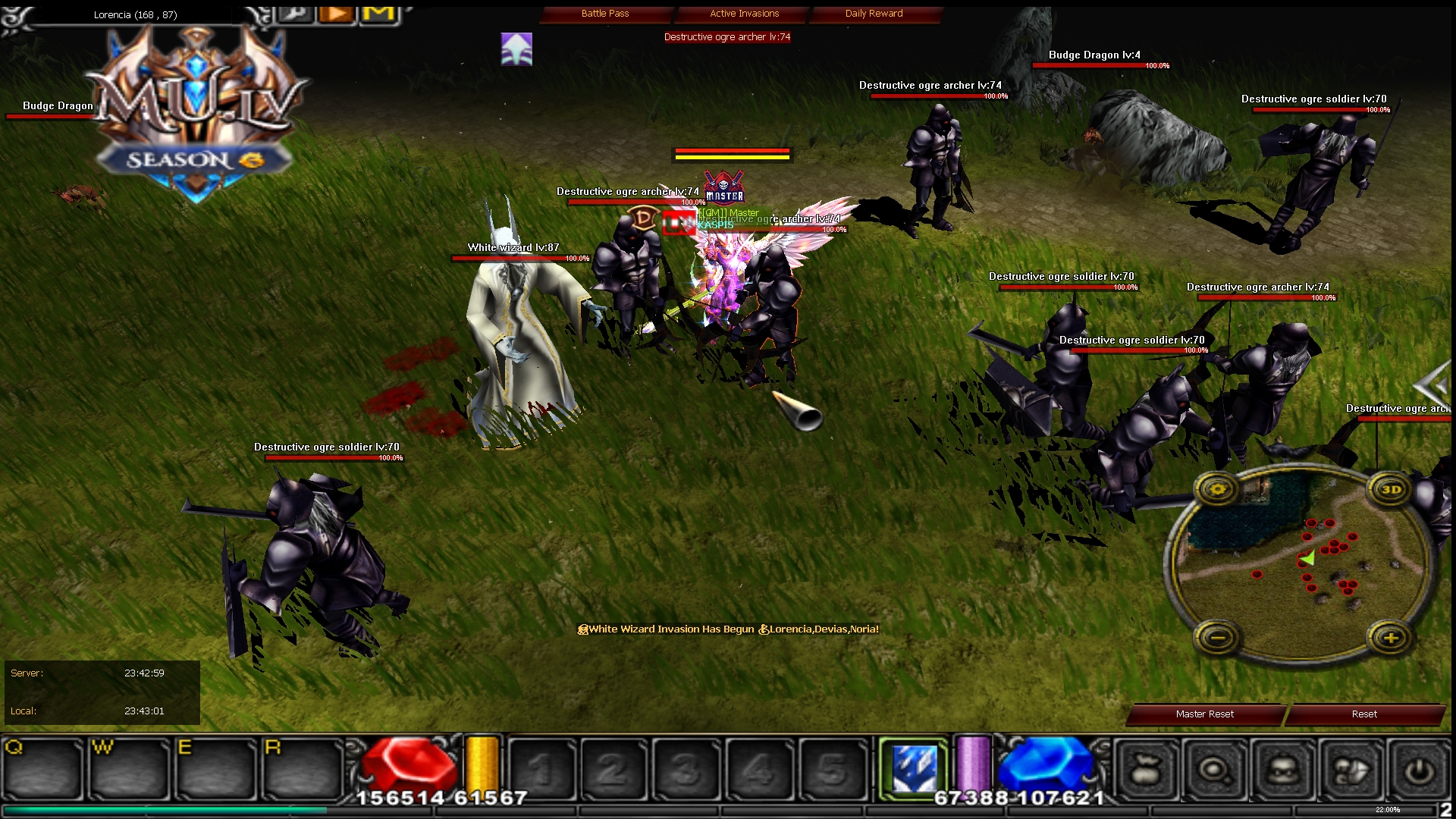1456x819 pixels.
Task: Switch to the Active Invasions tab
Action: [743, 13]
